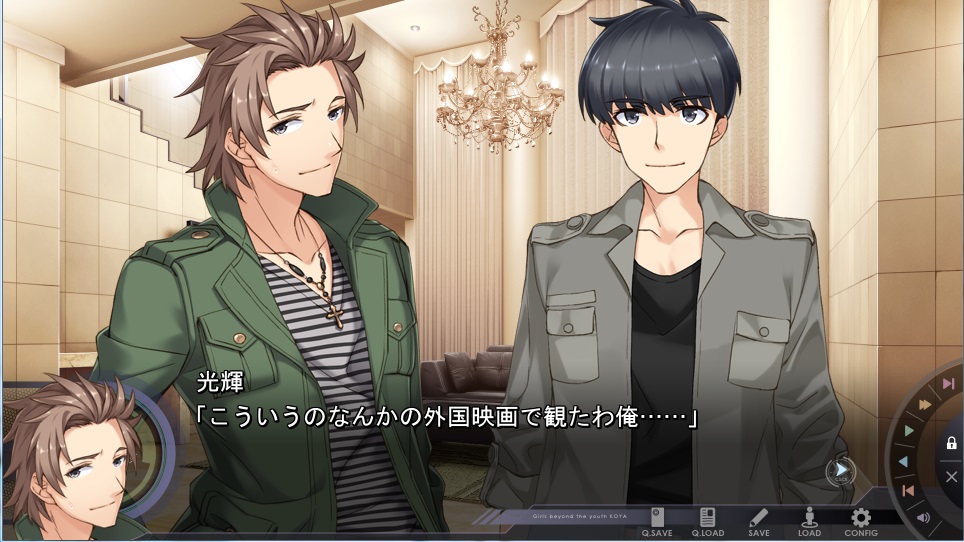Jump back with the red skip-previous icon
Screen dimensions: 964x542
point(907,490)
